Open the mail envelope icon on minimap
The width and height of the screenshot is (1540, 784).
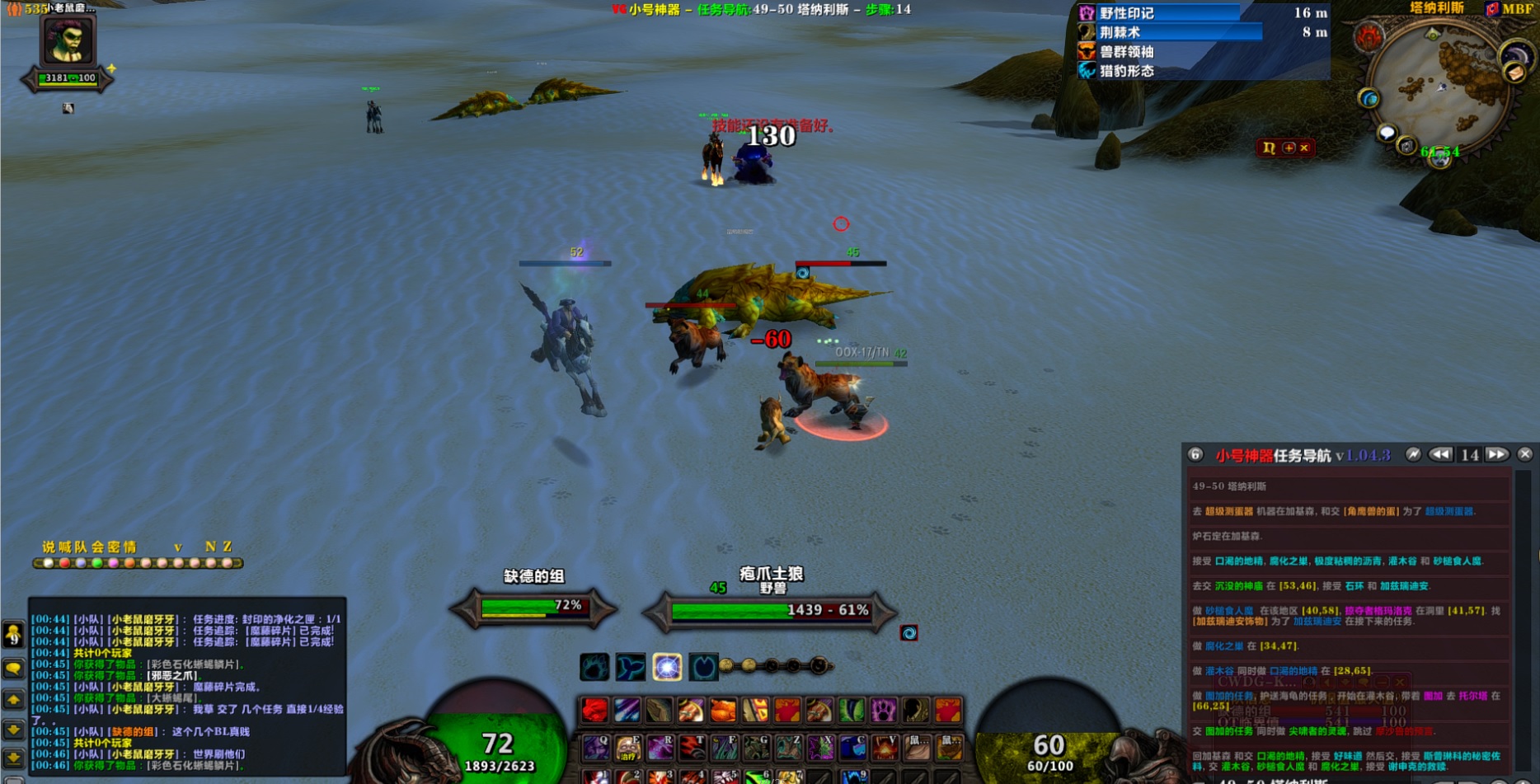1514,73
